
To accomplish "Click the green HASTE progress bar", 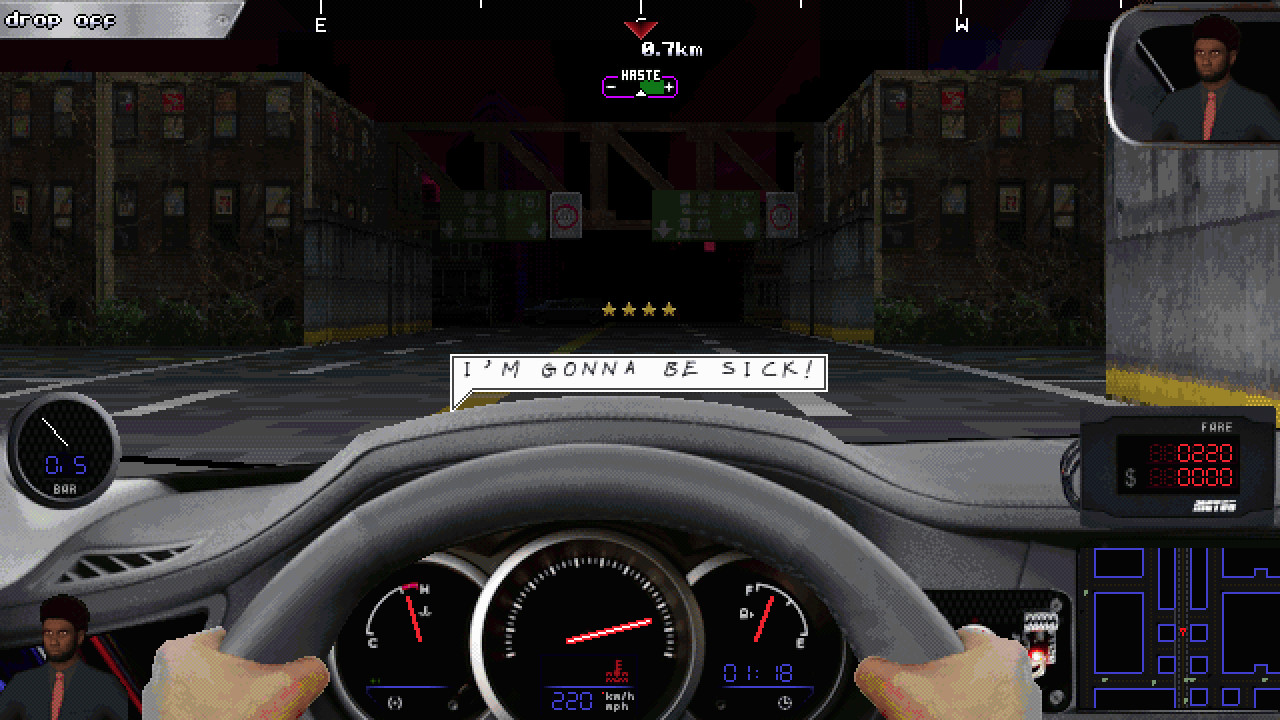I will point(639,87).
